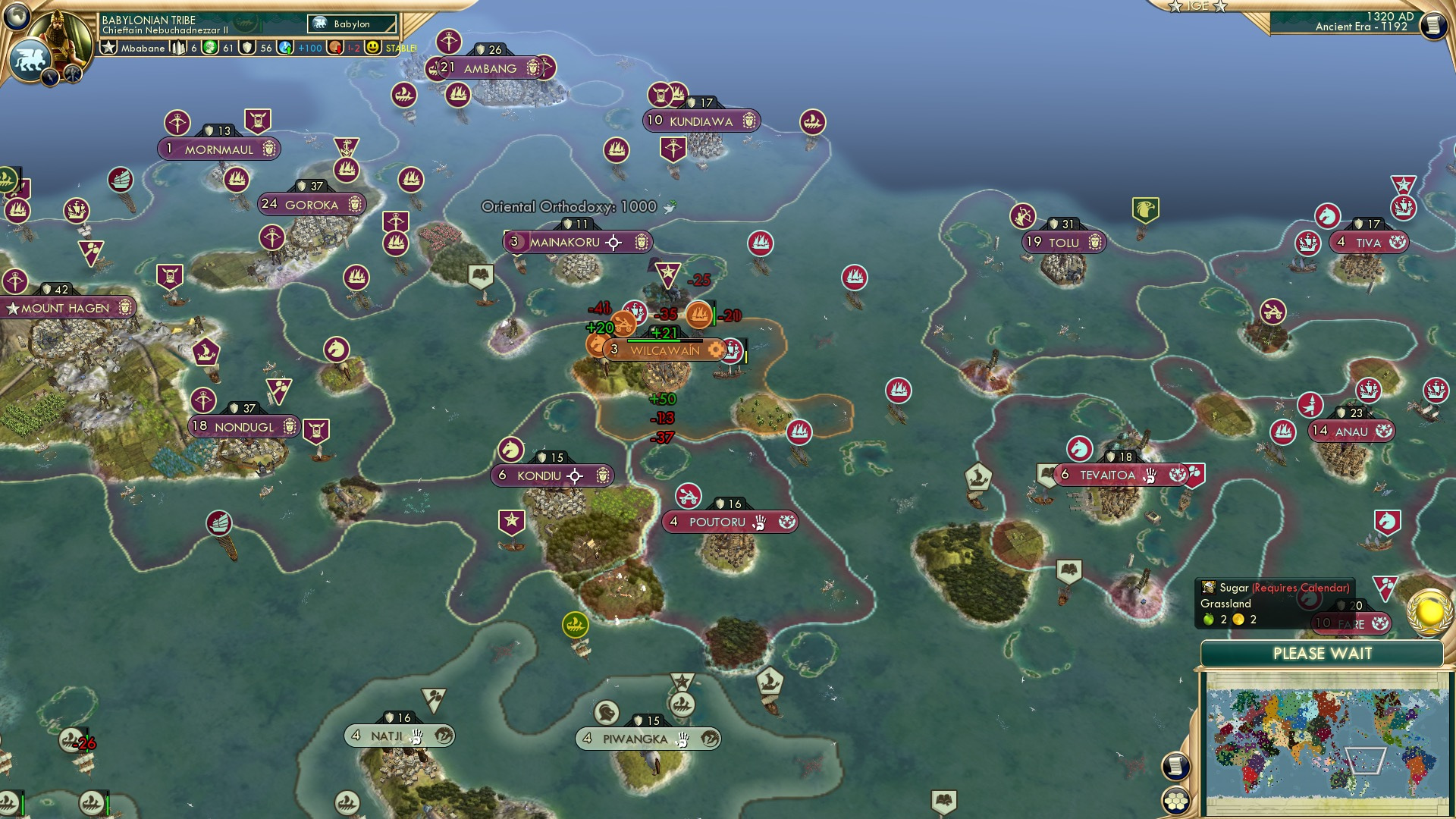The width and height of the screenshot is (1456, 819).
Task: Click the science icon showing +100
Action: [286, 48]
